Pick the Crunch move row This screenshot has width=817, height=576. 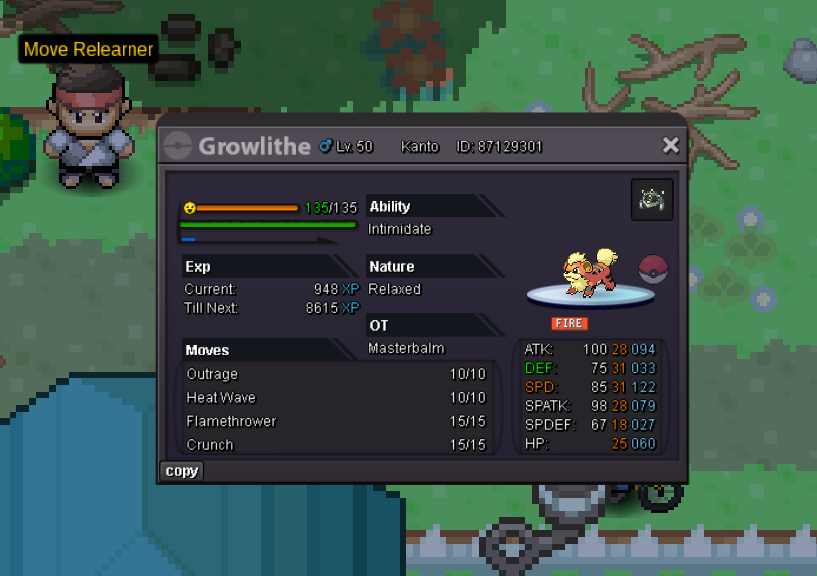335,445
